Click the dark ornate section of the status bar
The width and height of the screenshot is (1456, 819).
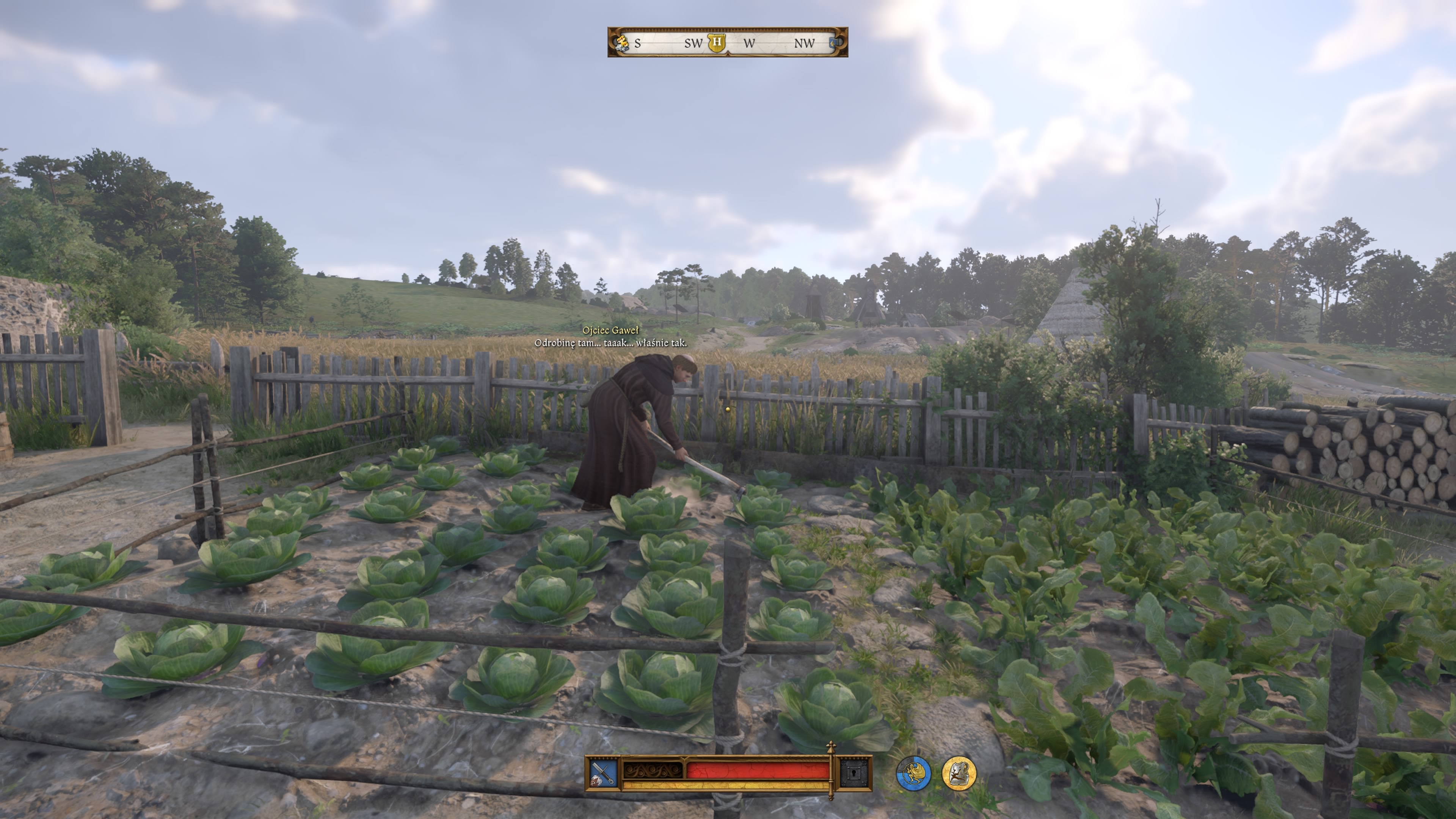tap(653, 770)
